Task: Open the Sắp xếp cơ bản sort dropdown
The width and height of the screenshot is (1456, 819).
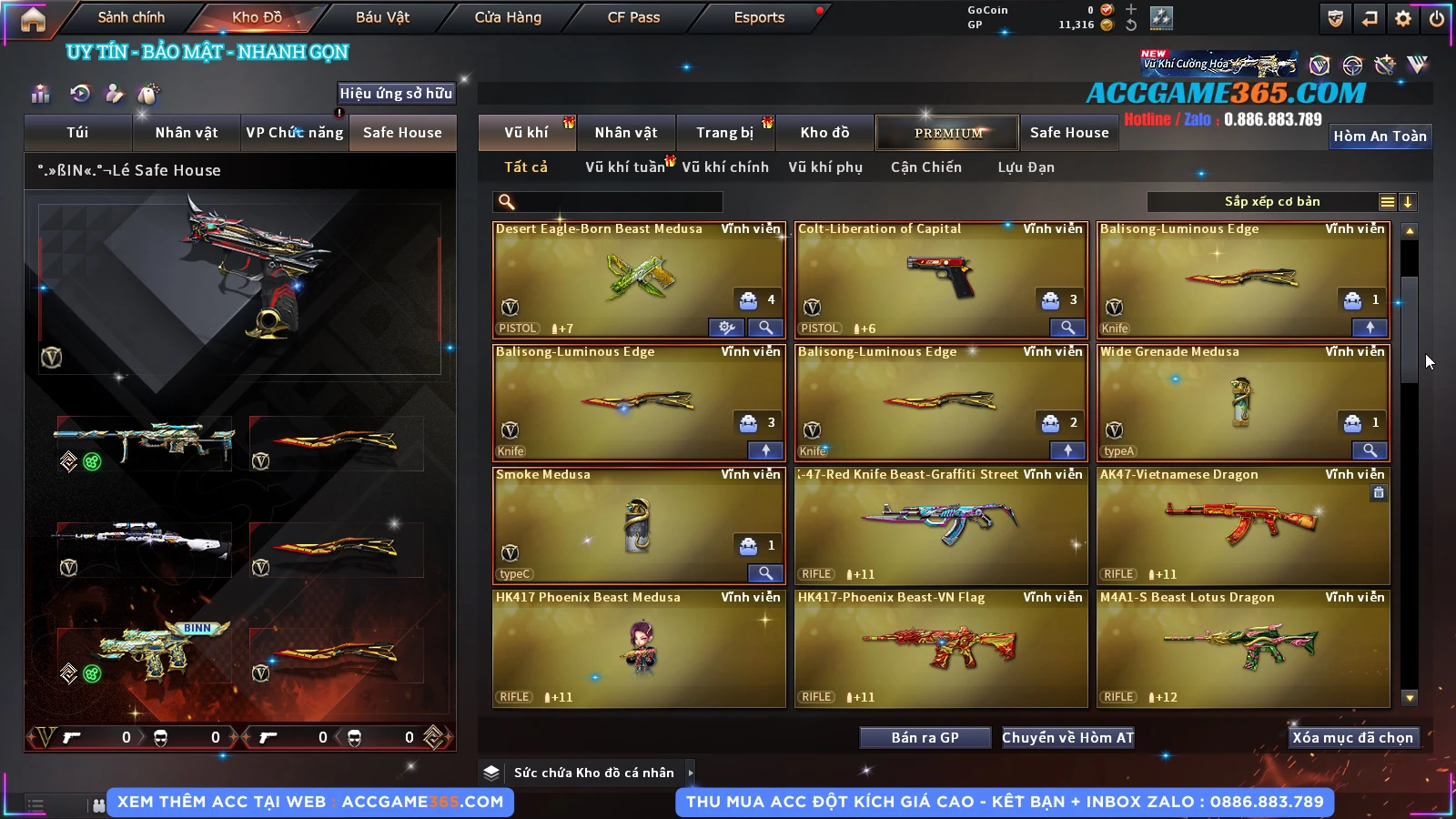Action: pyautogui.click(x=1271, y=202)
